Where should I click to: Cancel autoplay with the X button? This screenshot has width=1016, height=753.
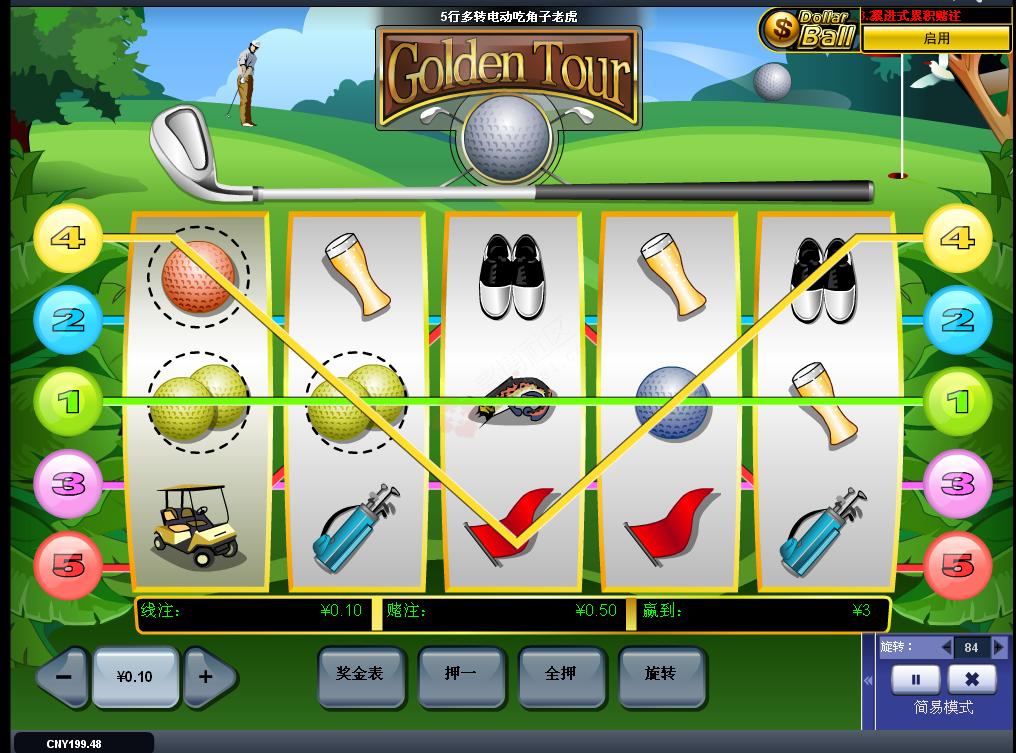(971, 680)
